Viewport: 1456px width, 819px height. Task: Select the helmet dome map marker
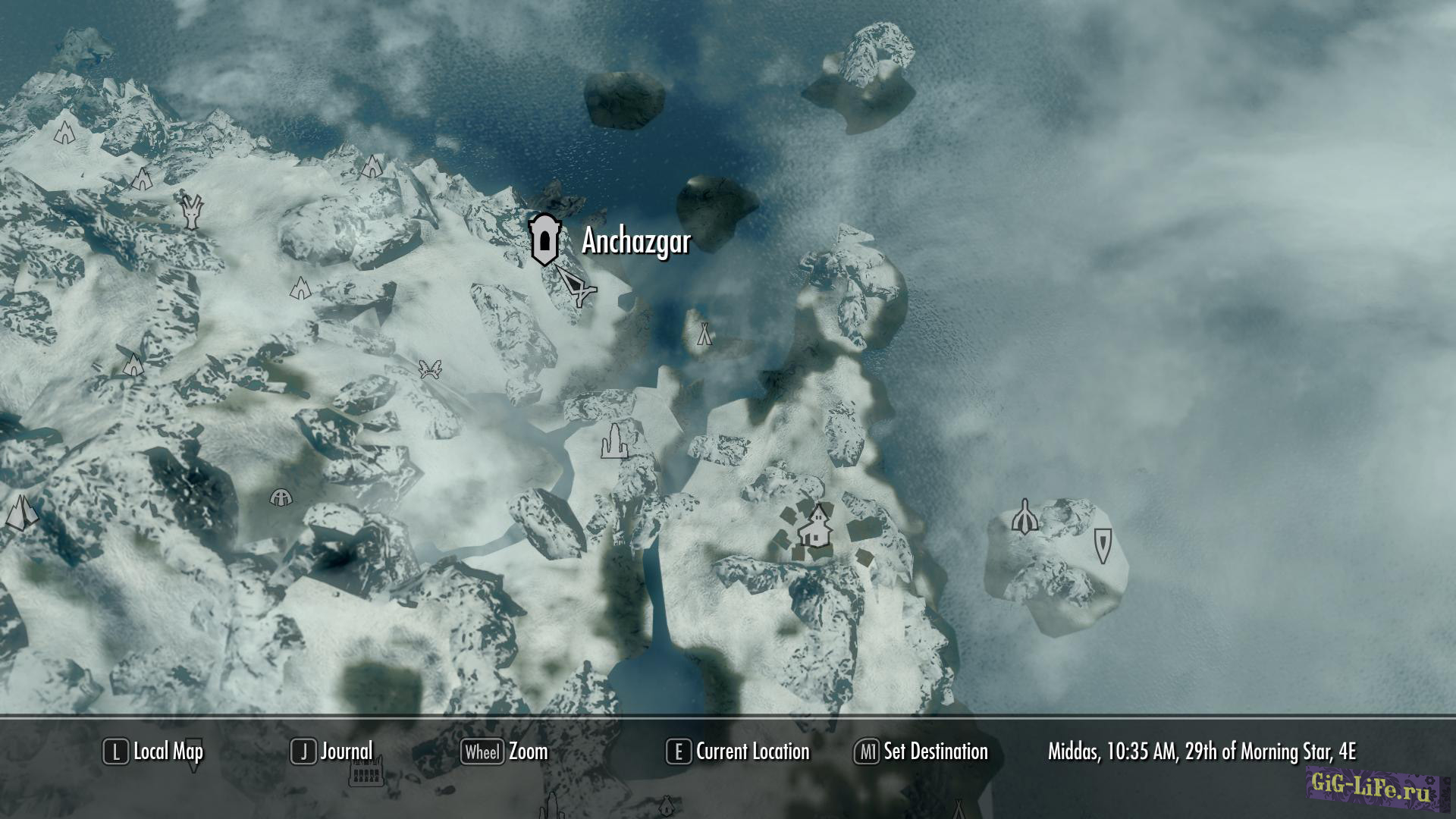click(x=281, y=497)
